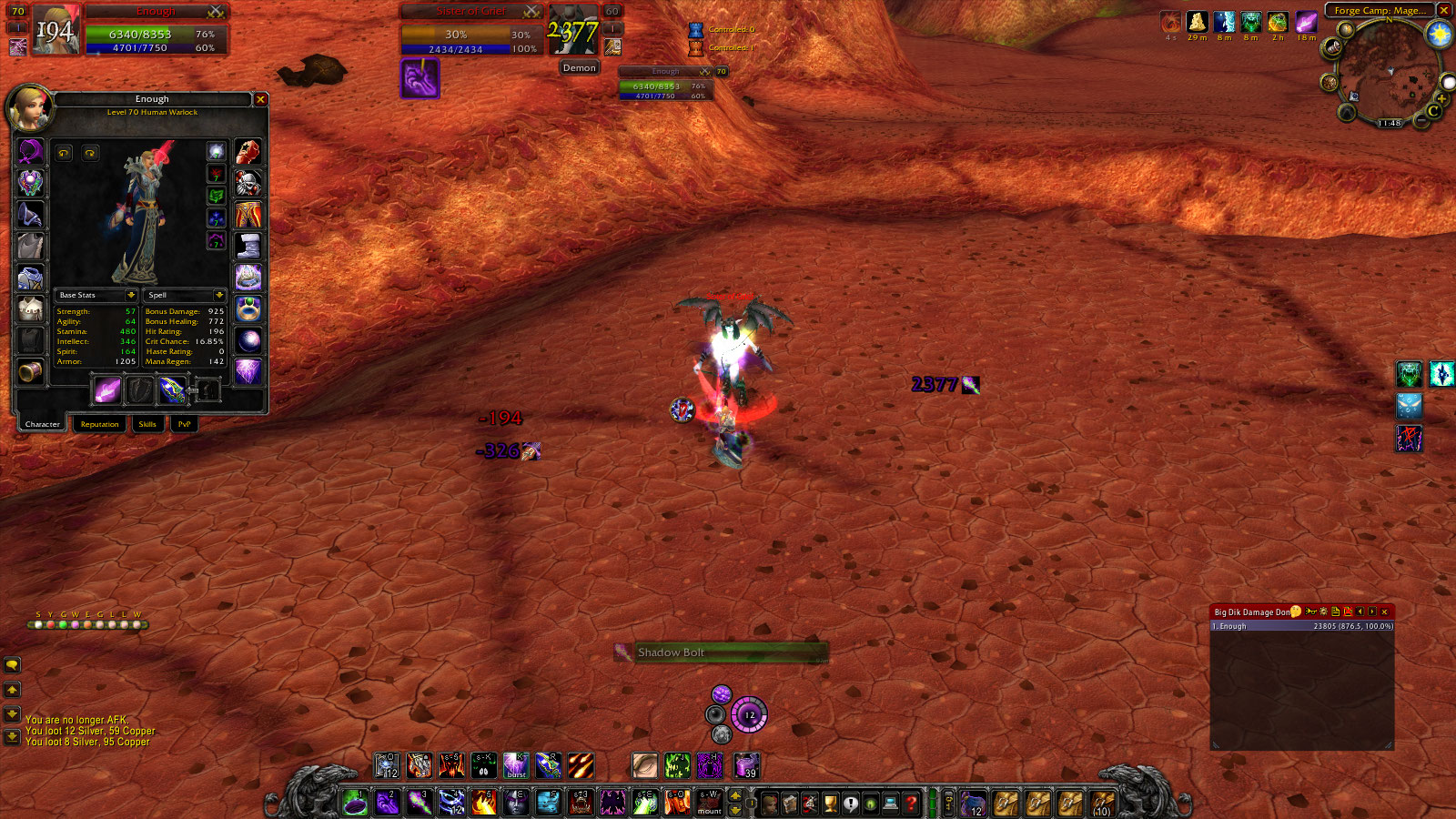Open the damage meter settings gear icon
Viewport: 1456px width, 819px height.
point(1323,612)
